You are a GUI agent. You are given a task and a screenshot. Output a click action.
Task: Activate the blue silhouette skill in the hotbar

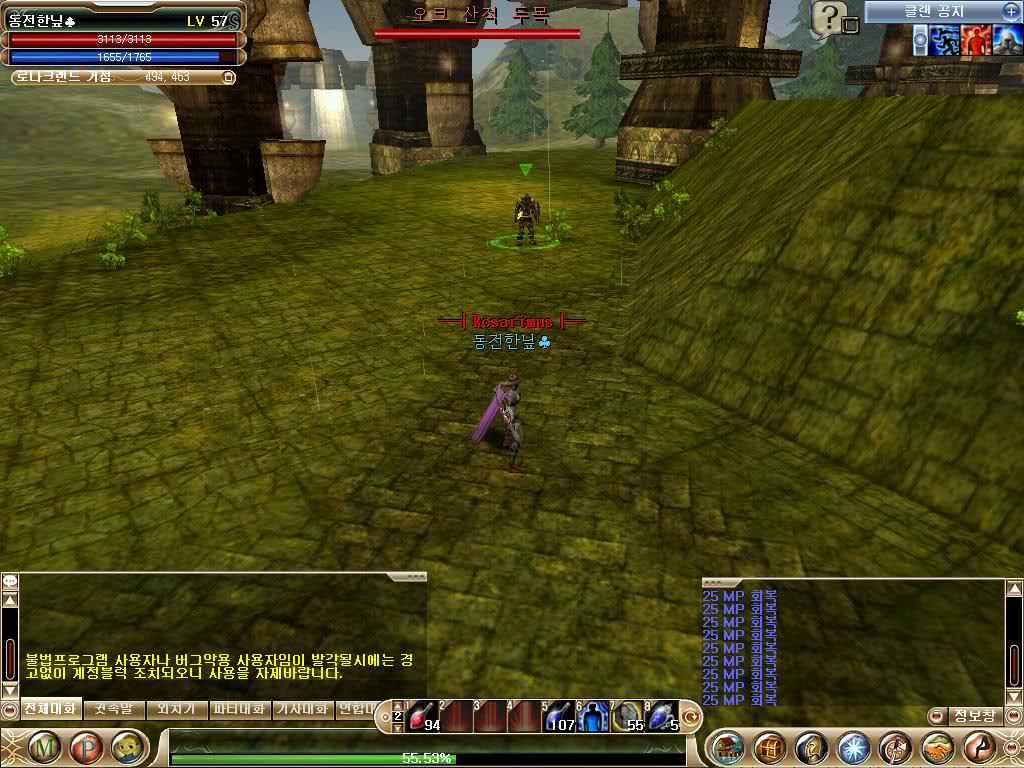[x=594, y=716]
